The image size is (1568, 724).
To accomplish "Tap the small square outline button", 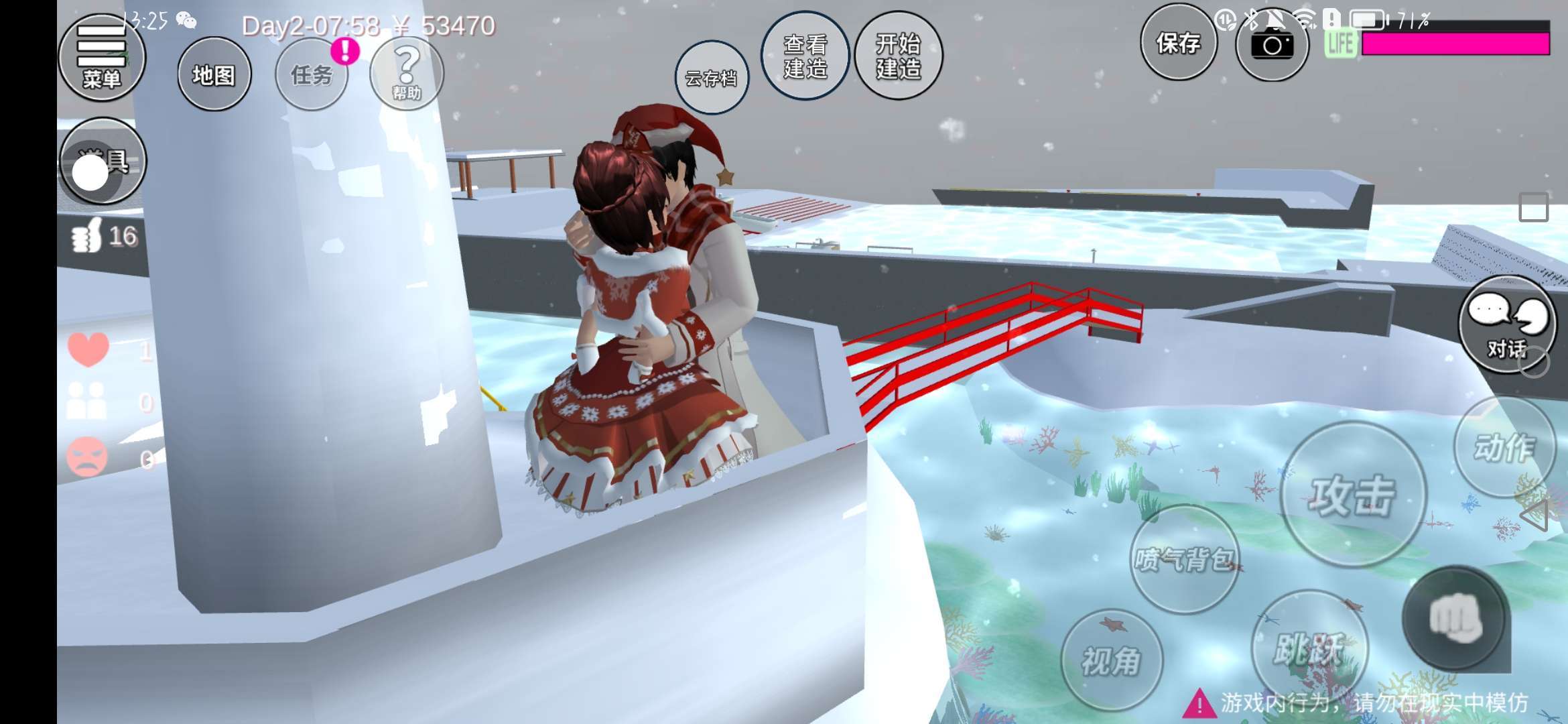I will tap(1533, 207).
